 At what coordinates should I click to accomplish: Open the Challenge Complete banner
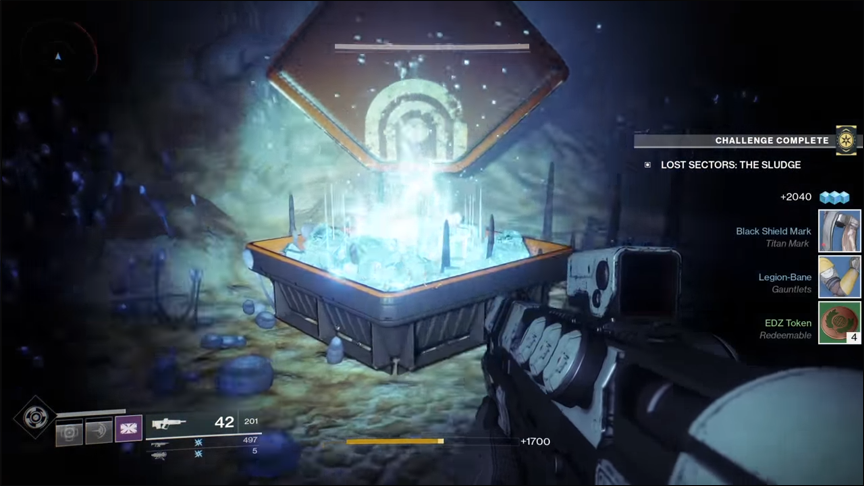point(771,141)
